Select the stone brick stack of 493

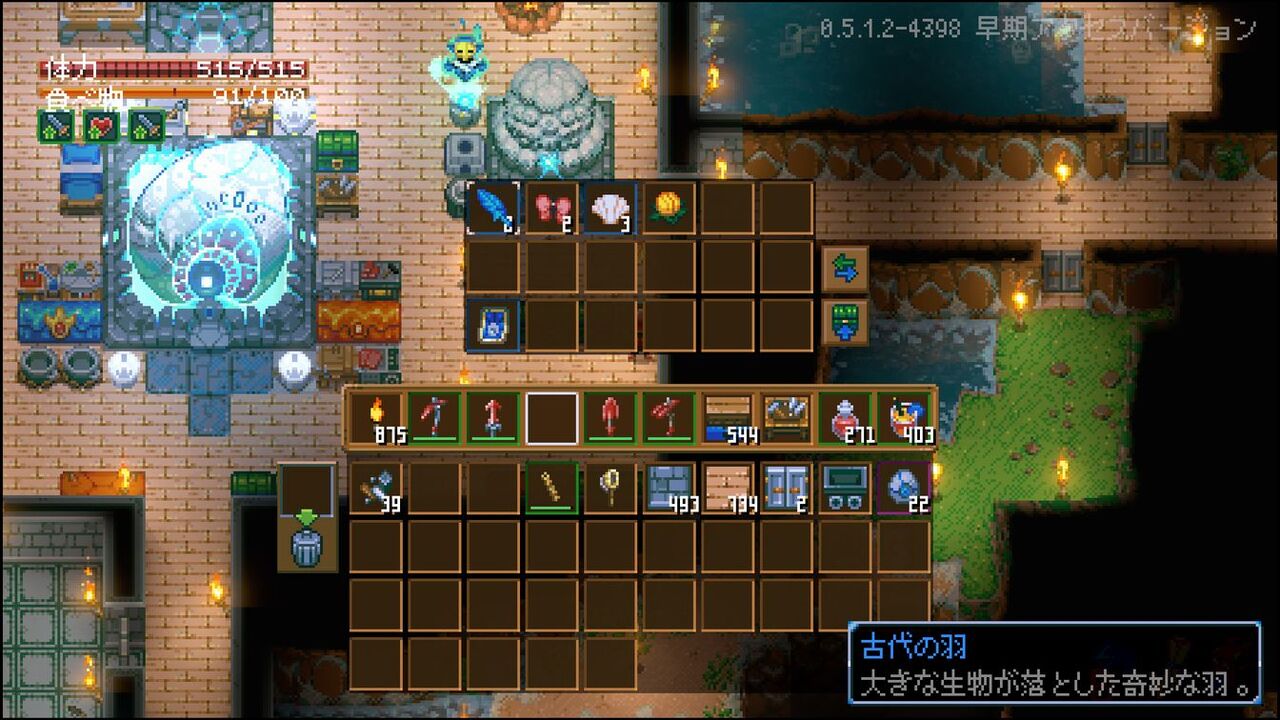(670, 485)
